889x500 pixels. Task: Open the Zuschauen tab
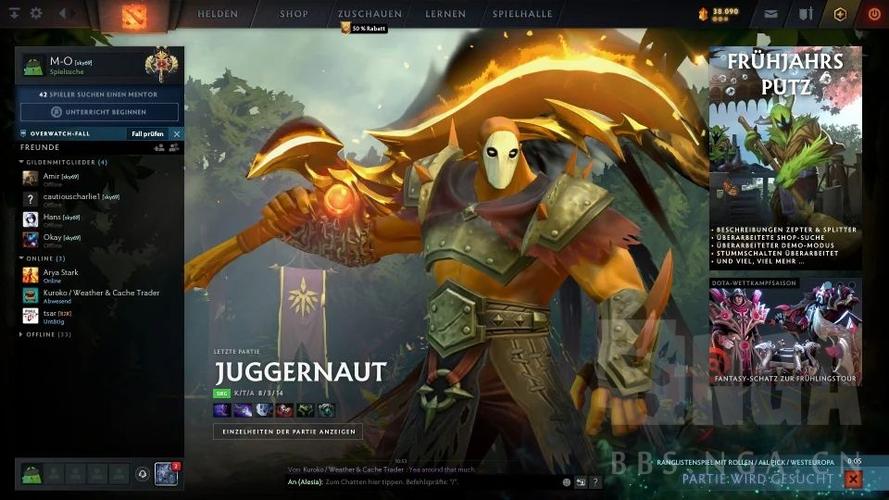click(x=369, y=15)
